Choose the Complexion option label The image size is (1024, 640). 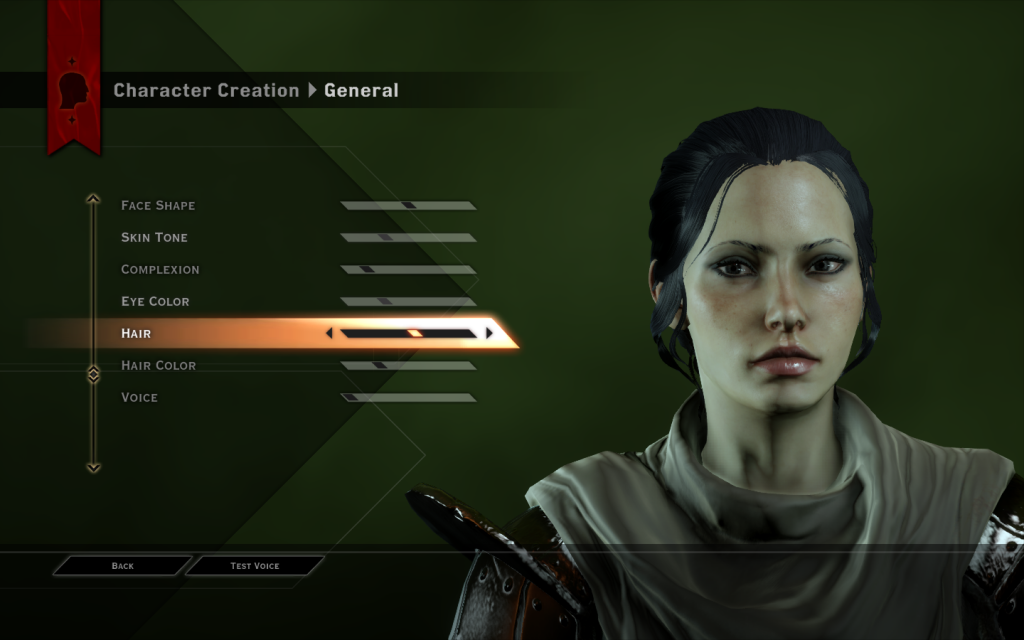(x=160, y=270)
